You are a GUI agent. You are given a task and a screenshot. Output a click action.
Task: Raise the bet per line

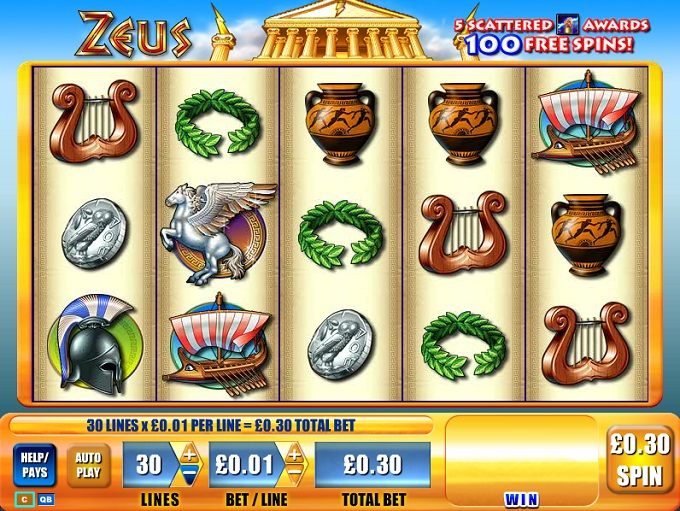click(294, 455)
